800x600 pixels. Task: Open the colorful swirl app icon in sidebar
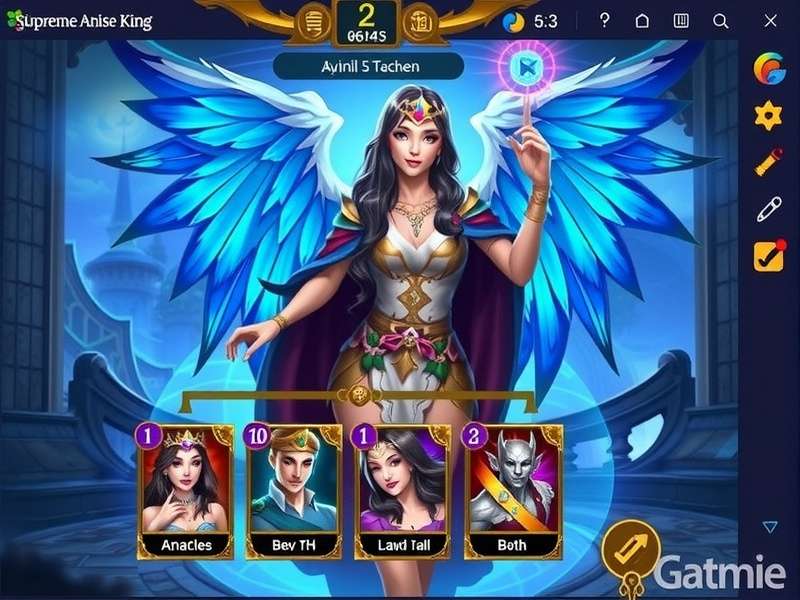coord(768,69)
